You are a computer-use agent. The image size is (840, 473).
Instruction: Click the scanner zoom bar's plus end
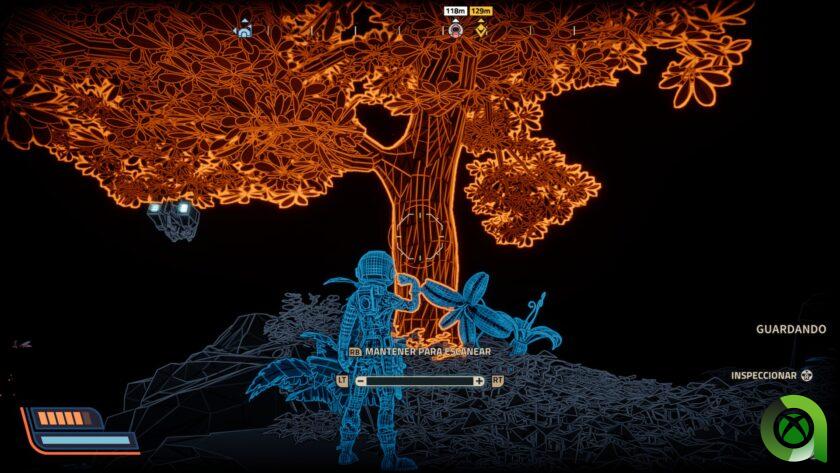(x=479, y=381)
